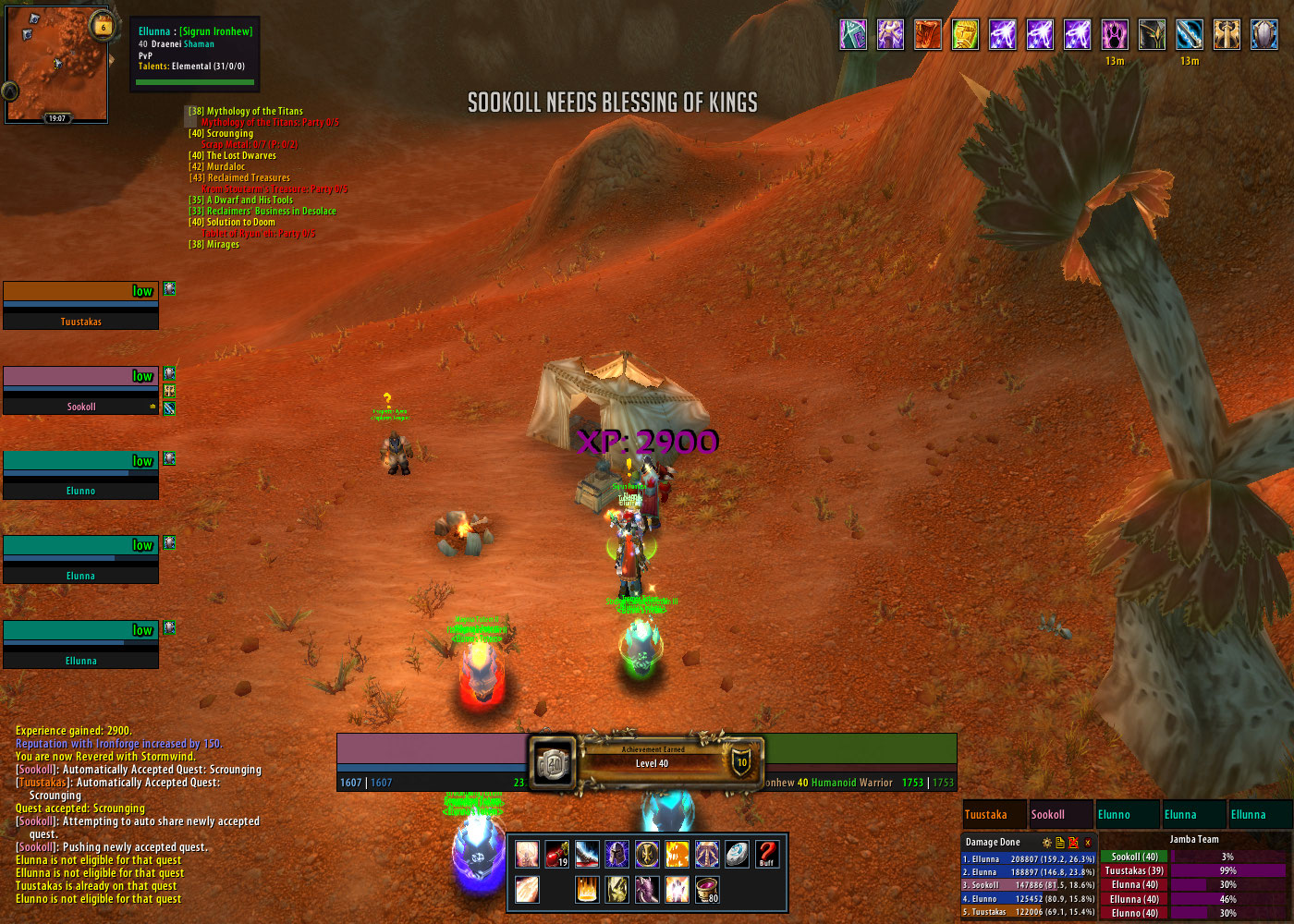
Task: Select the Sookoll team button
Action: tap(1059, 815)
